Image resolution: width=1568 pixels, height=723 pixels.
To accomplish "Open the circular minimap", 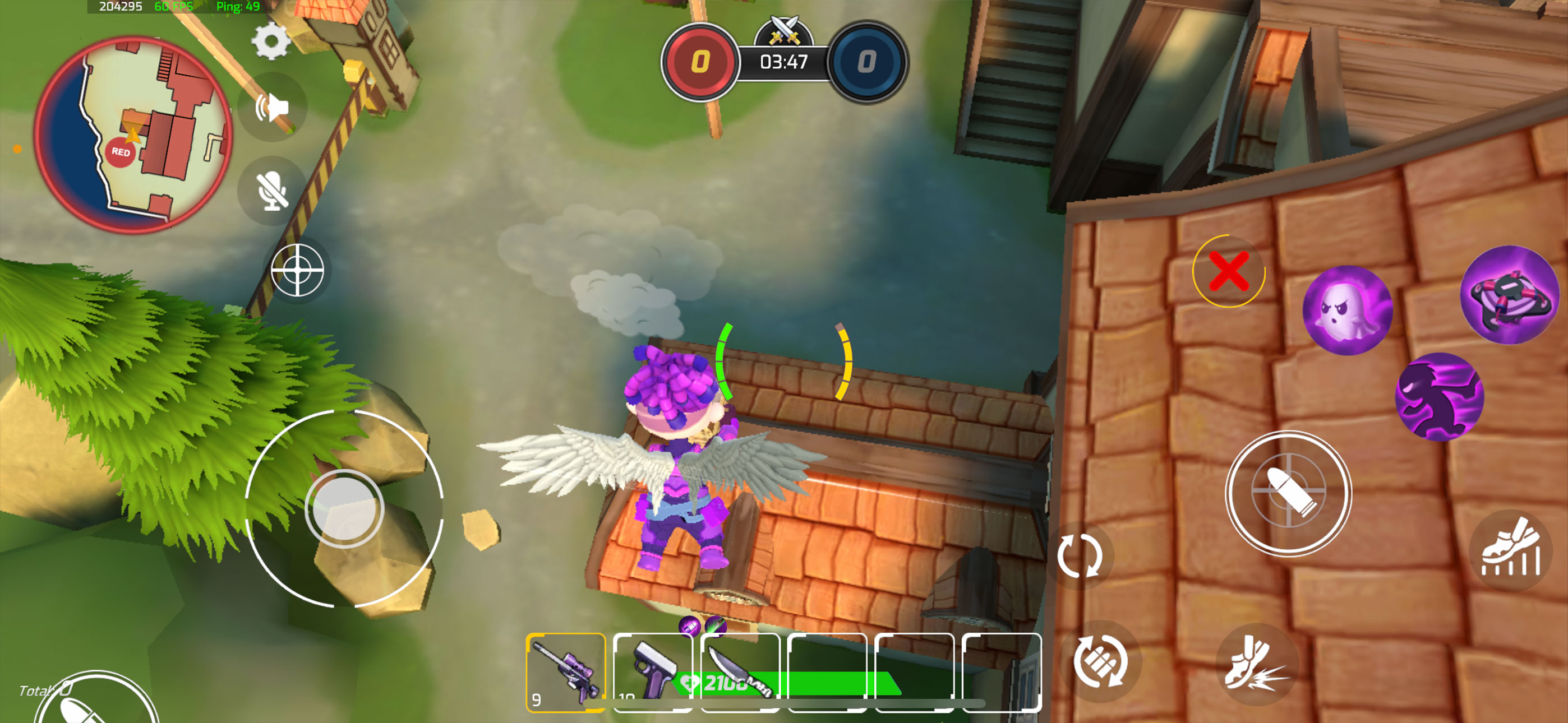I will 133,134.
